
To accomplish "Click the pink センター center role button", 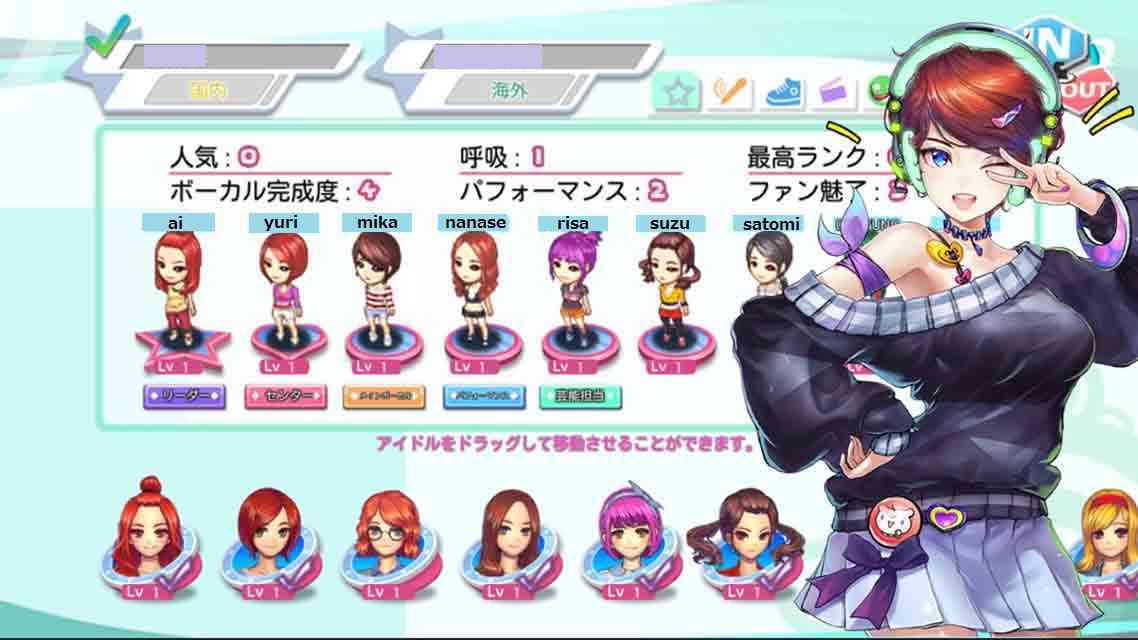I will pyautogui.click(x=285, y=396).
